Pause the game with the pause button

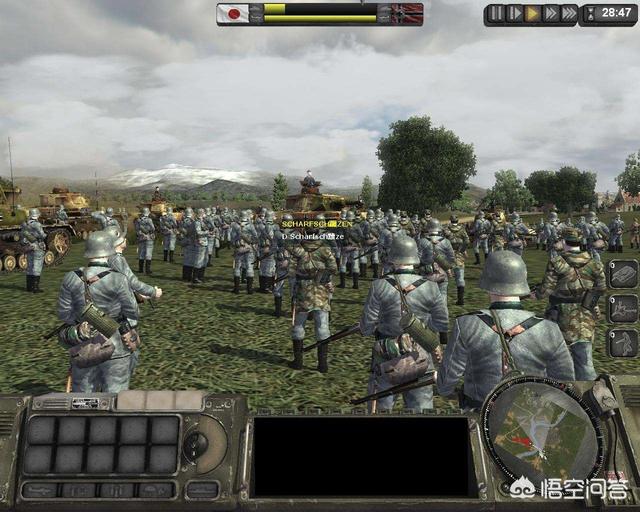pyautogui.click(x=496, y=14)
